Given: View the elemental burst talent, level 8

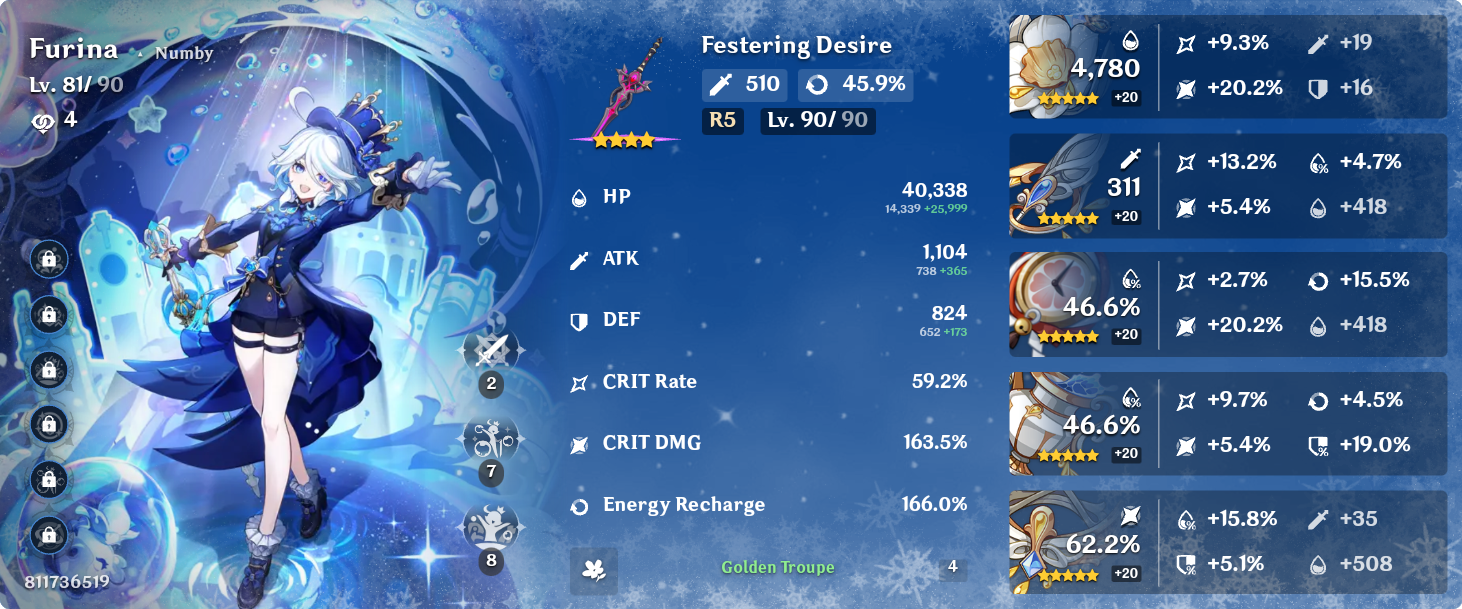Looking at the screenshot, I should (491, 527).
